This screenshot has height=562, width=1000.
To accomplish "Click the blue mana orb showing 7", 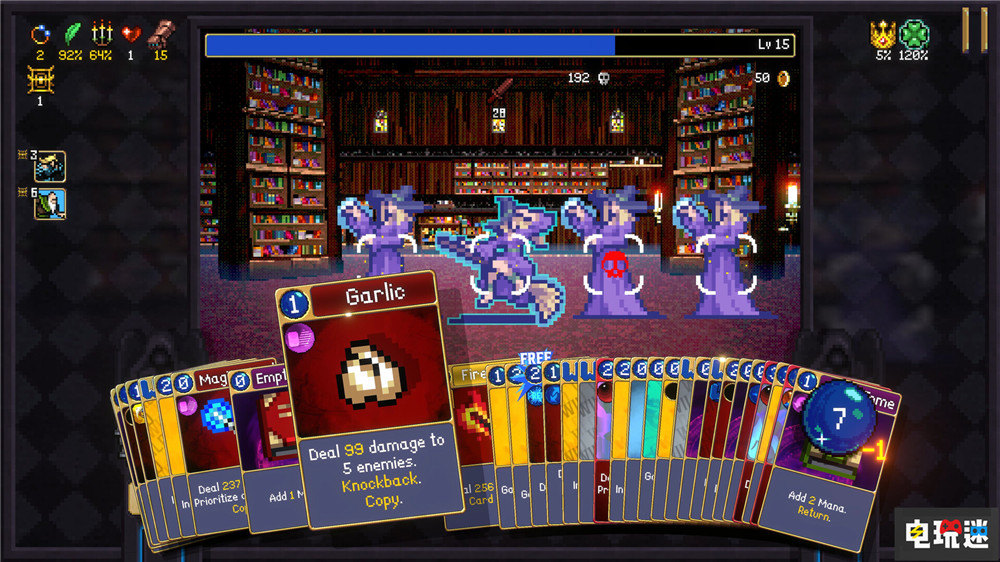I will [840, 414].
